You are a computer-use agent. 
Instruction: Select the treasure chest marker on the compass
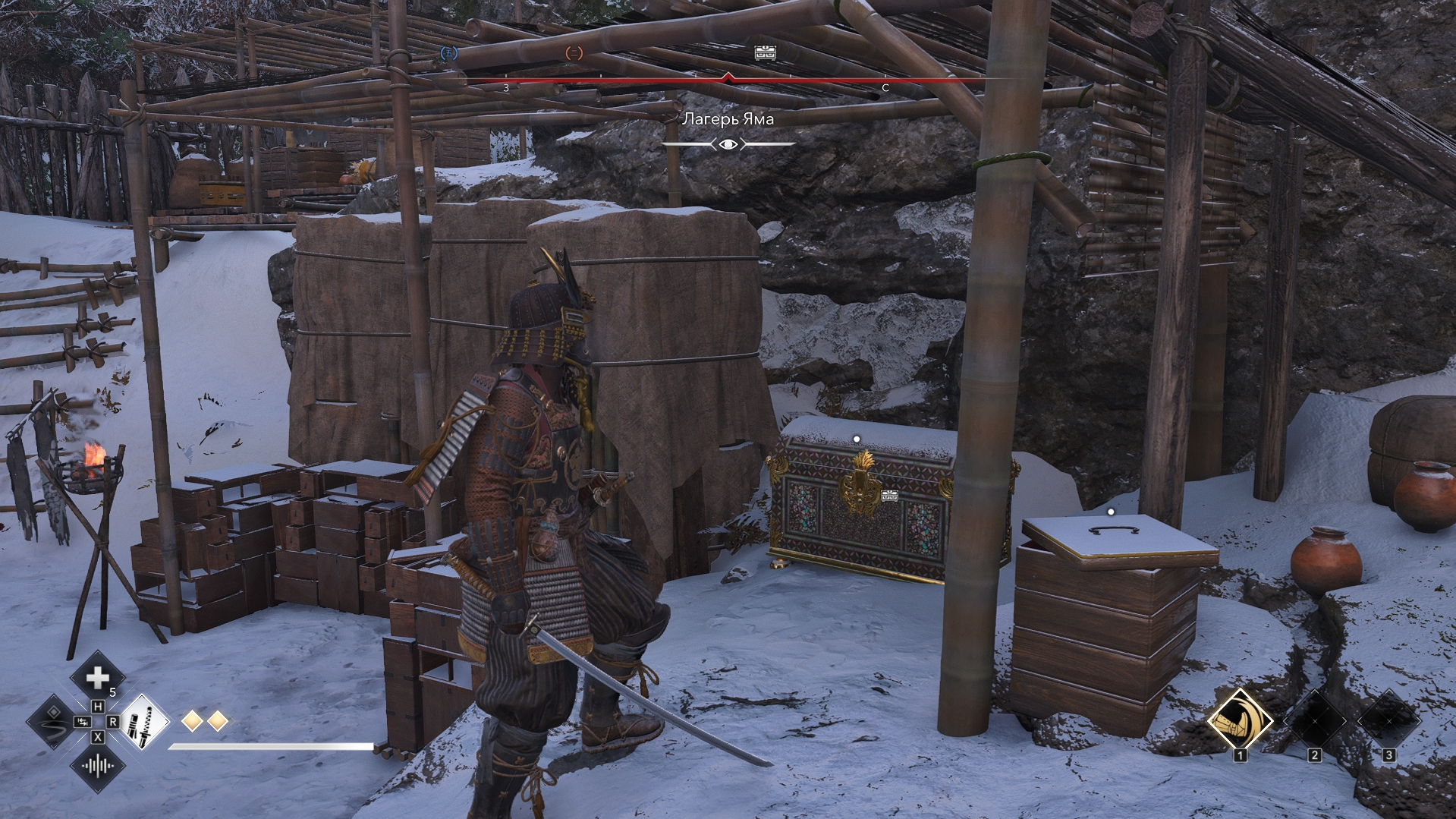tap(765, 52)
